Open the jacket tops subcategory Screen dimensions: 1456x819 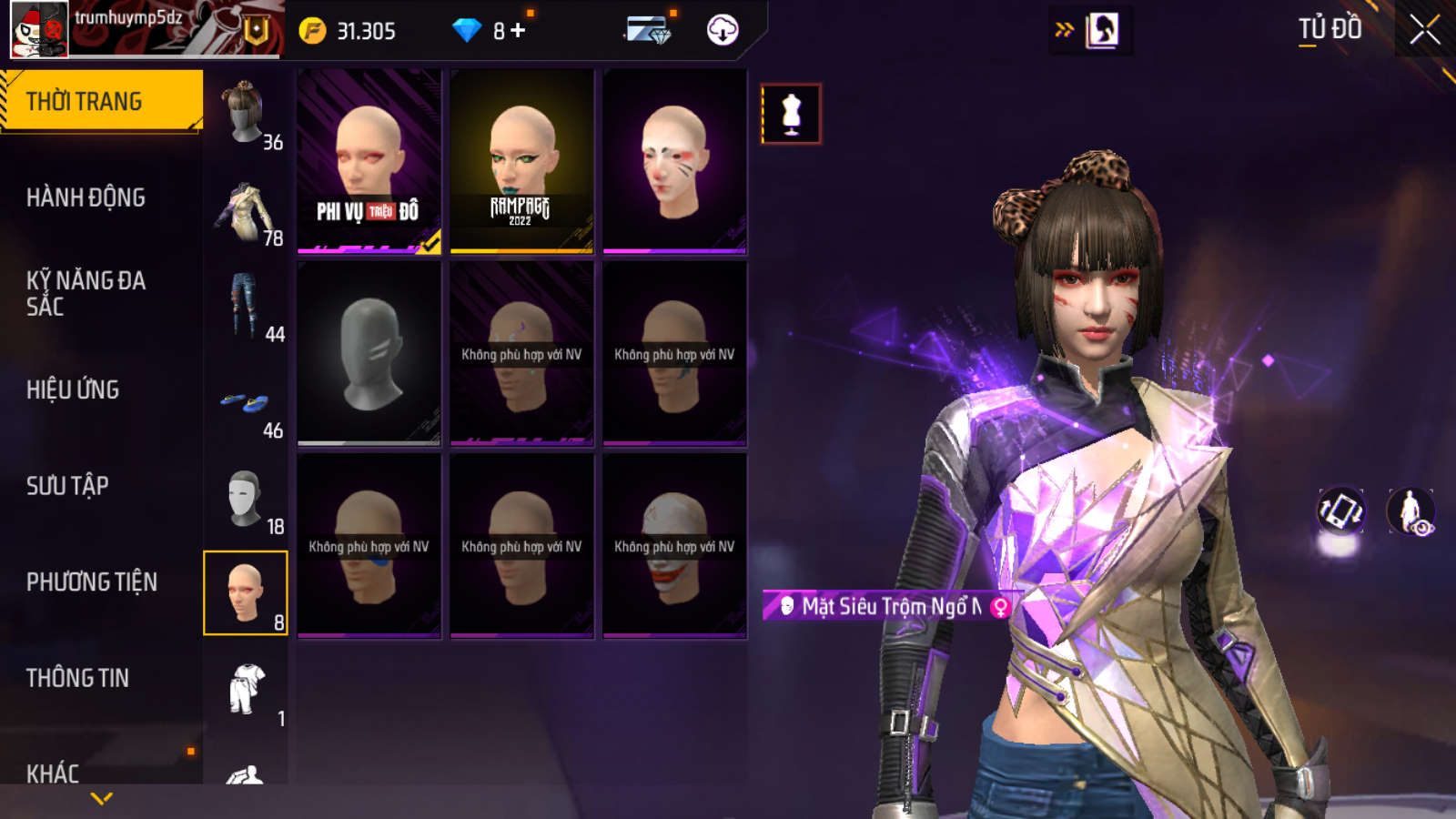(x=246, y=209)
